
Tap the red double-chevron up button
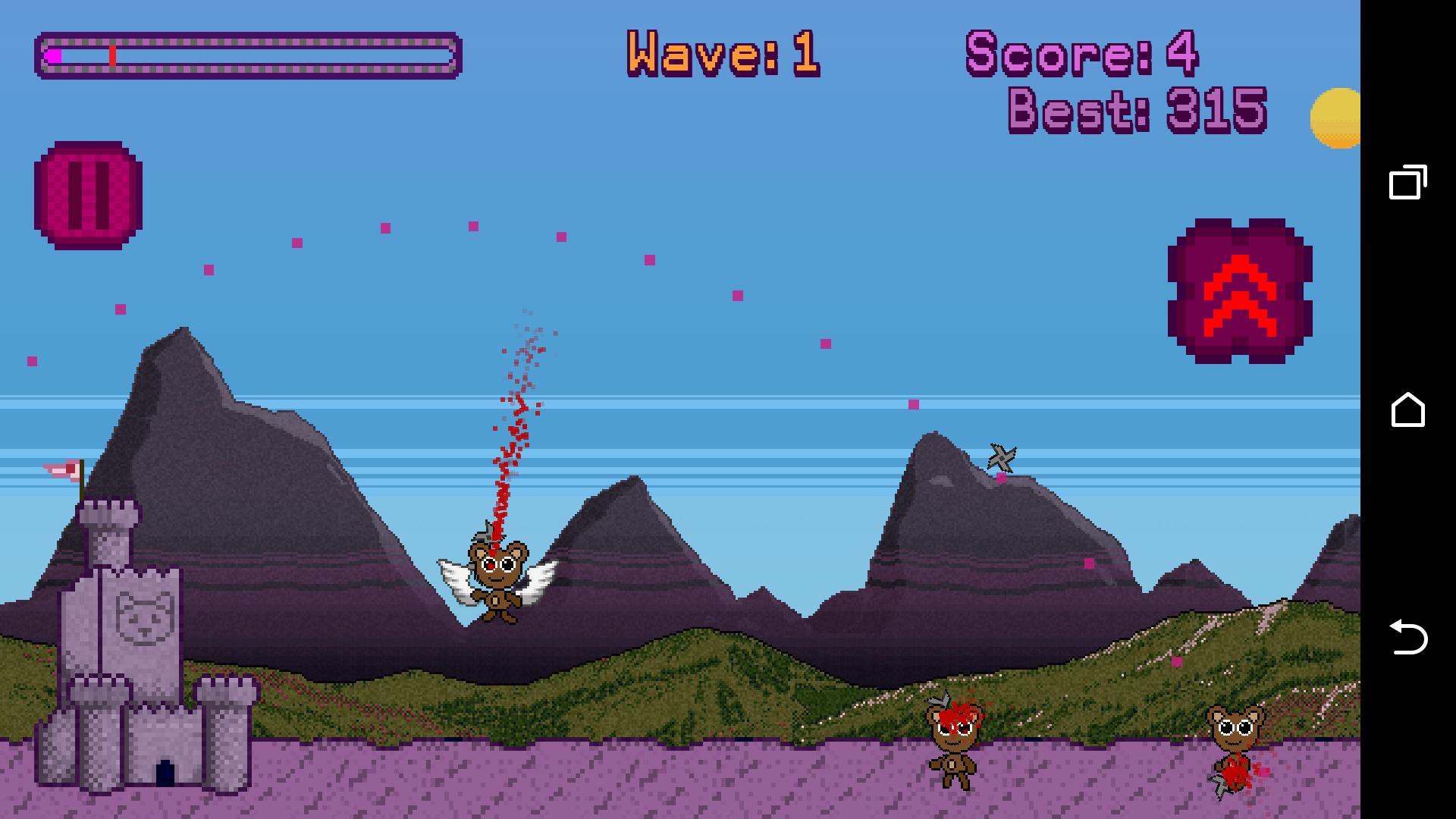(1240, 291)
